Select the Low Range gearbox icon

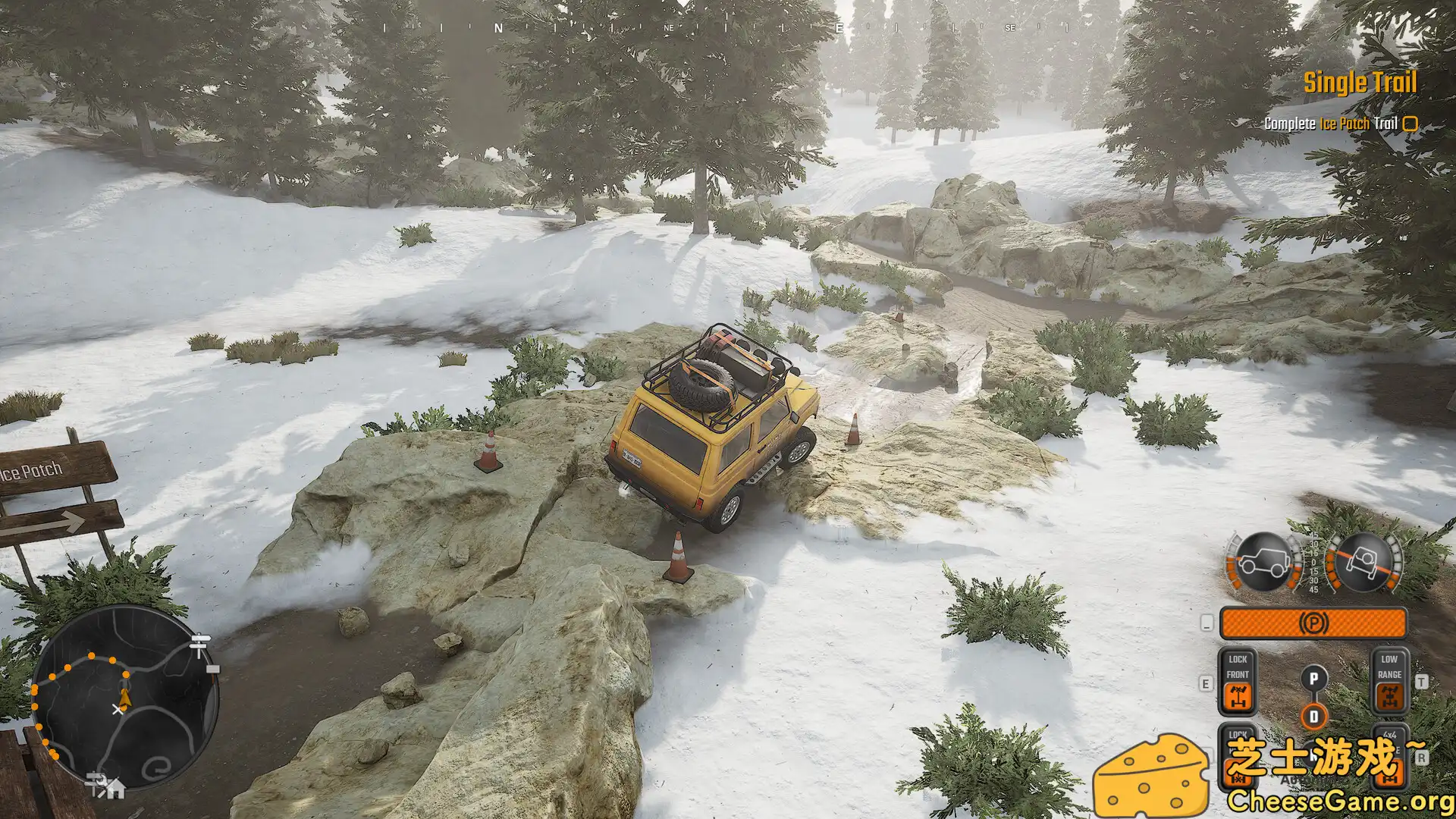1389,695
